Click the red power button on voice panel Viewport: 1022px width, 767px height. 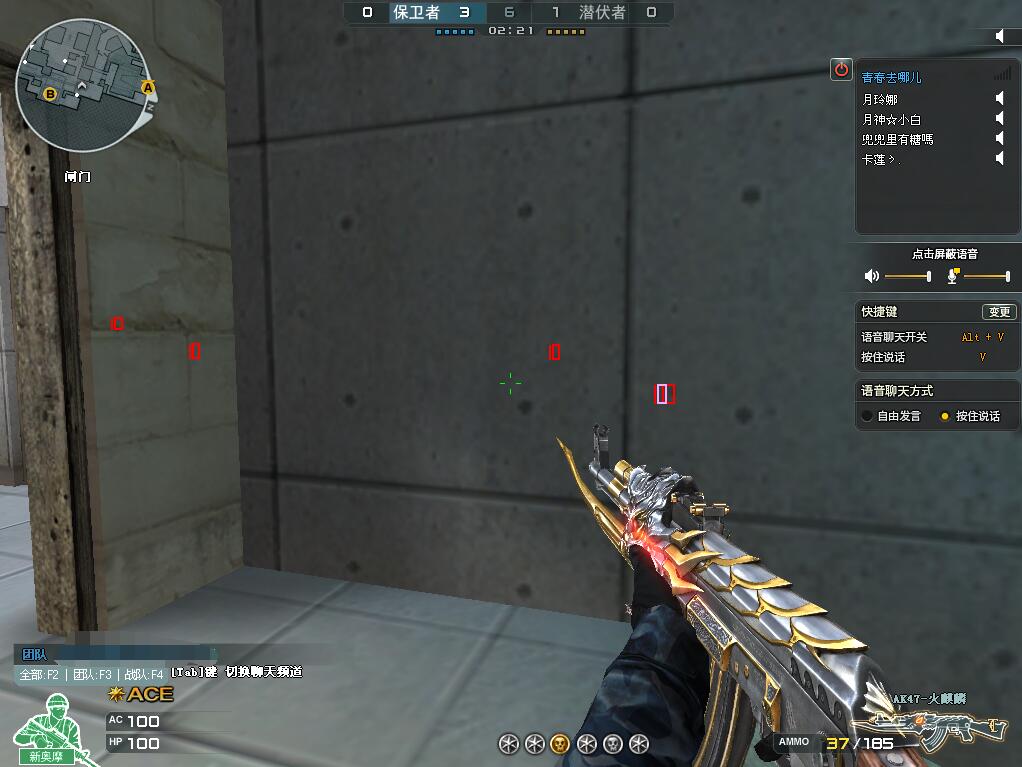click(x=841, y=69)
